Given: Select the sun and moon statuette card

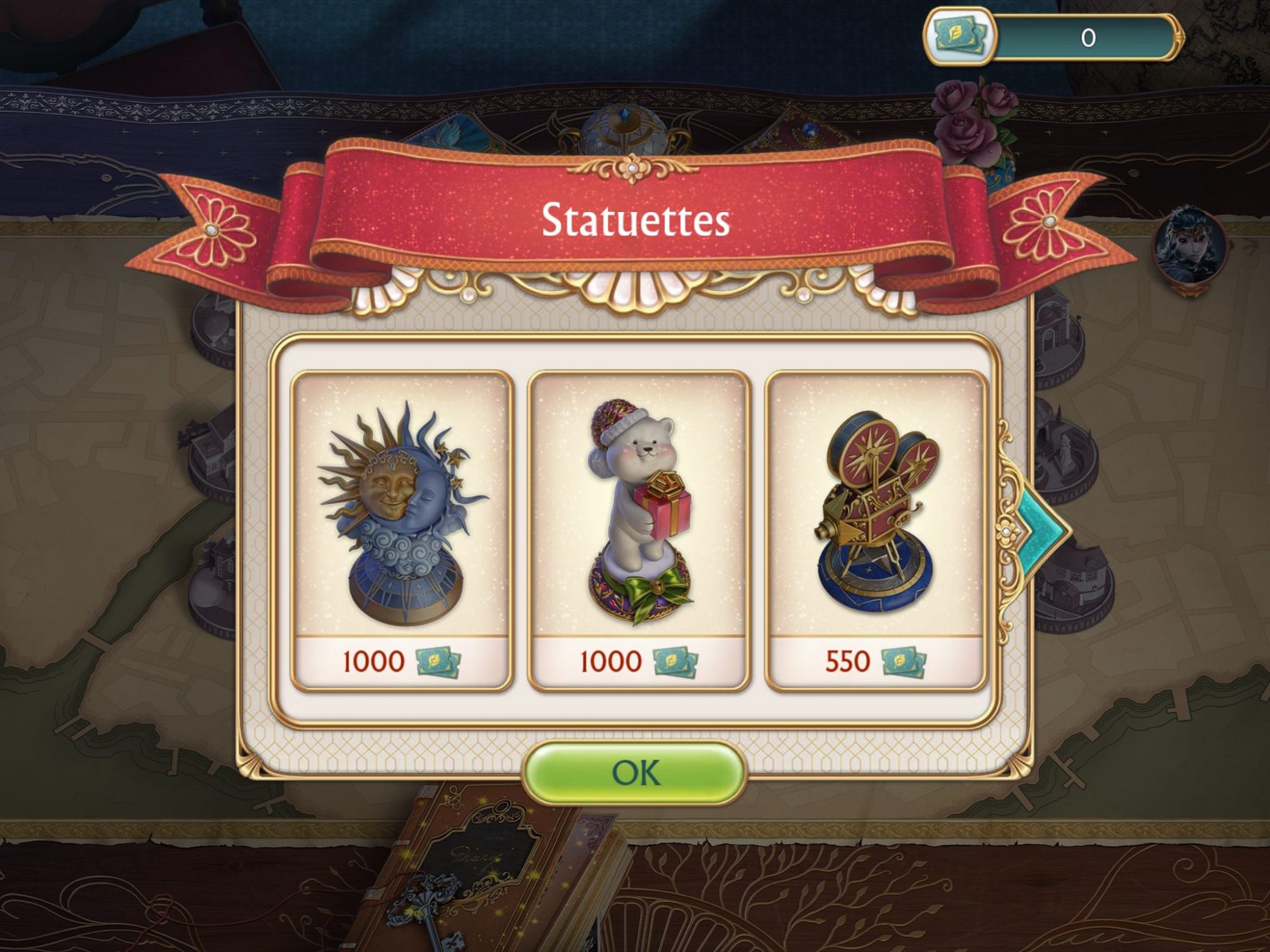Looking at the screenshot, I should 401,530.
